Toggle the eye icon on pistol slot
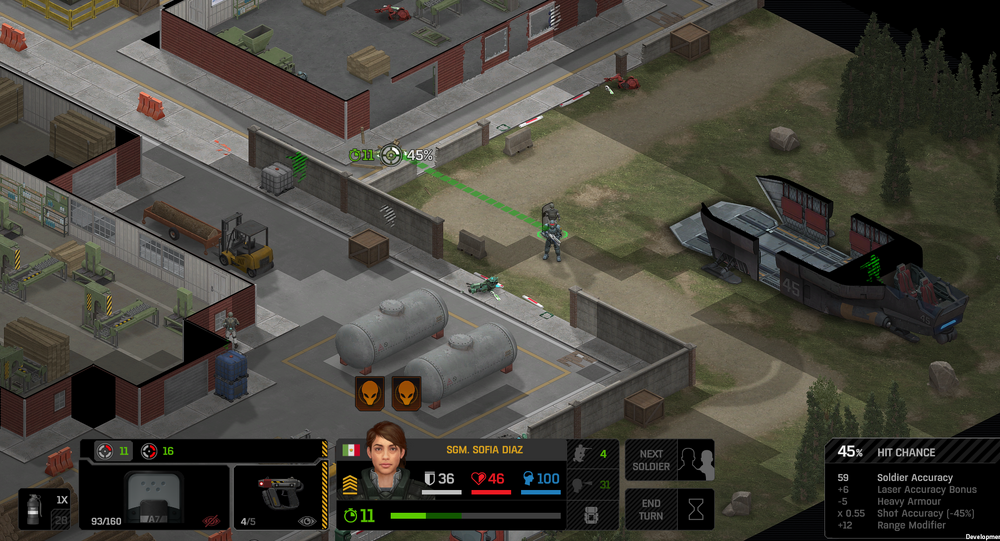The image size is (1000, 541). tap(306, 521)
